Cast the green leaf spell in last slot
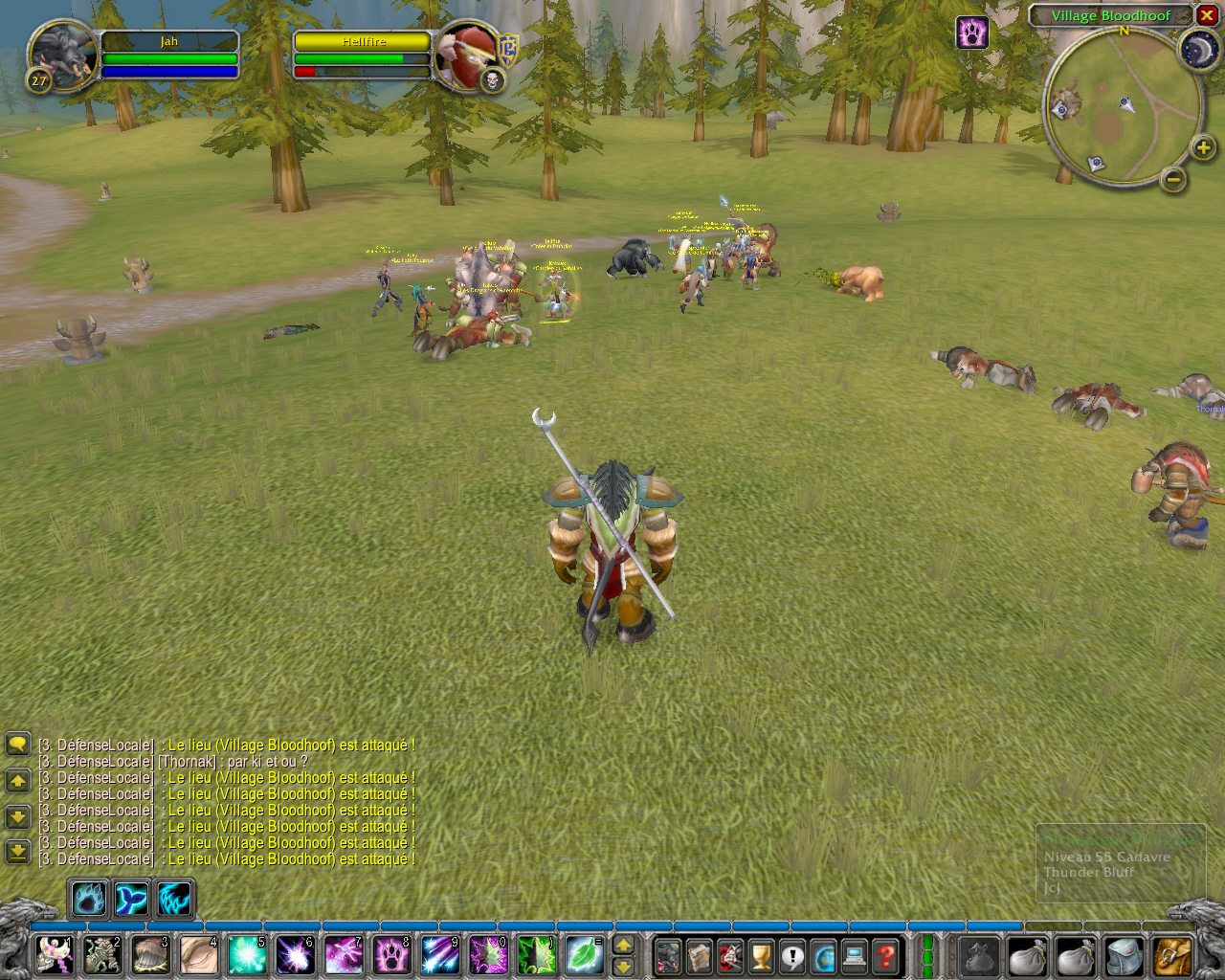 [584, 955]
